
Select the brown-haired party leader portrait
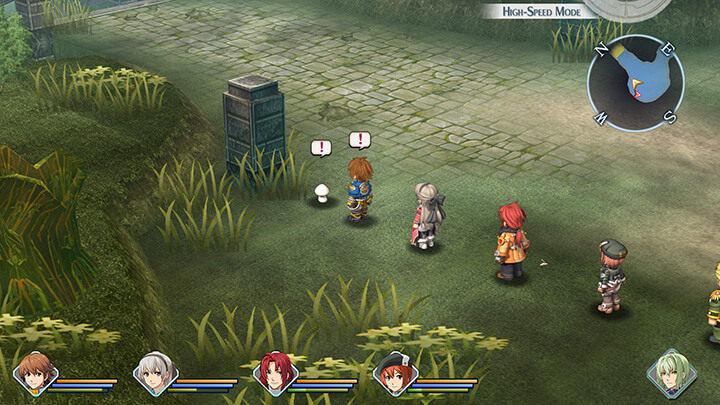[34, 374]
